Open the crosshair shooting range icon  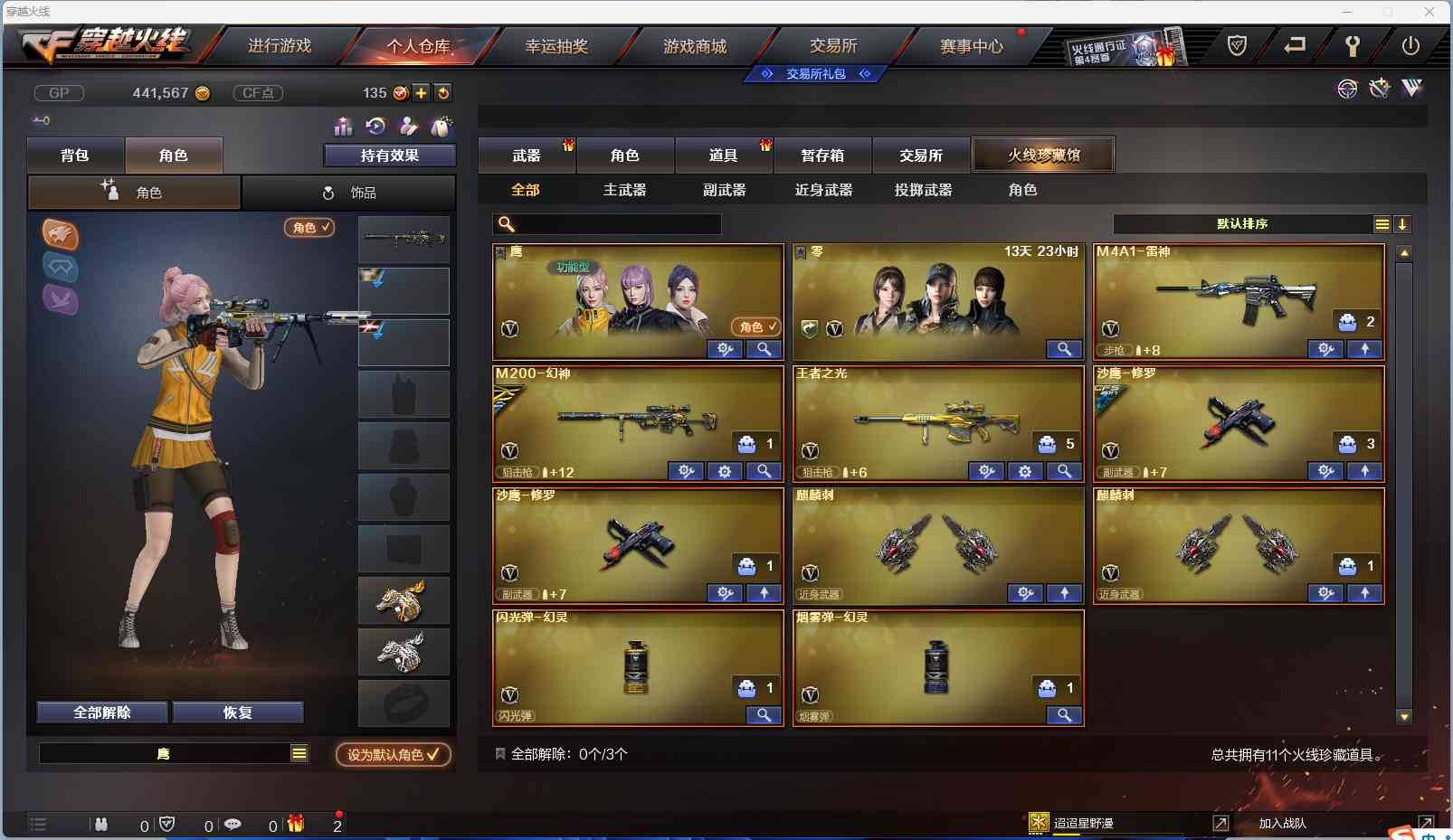point(1347,88)
